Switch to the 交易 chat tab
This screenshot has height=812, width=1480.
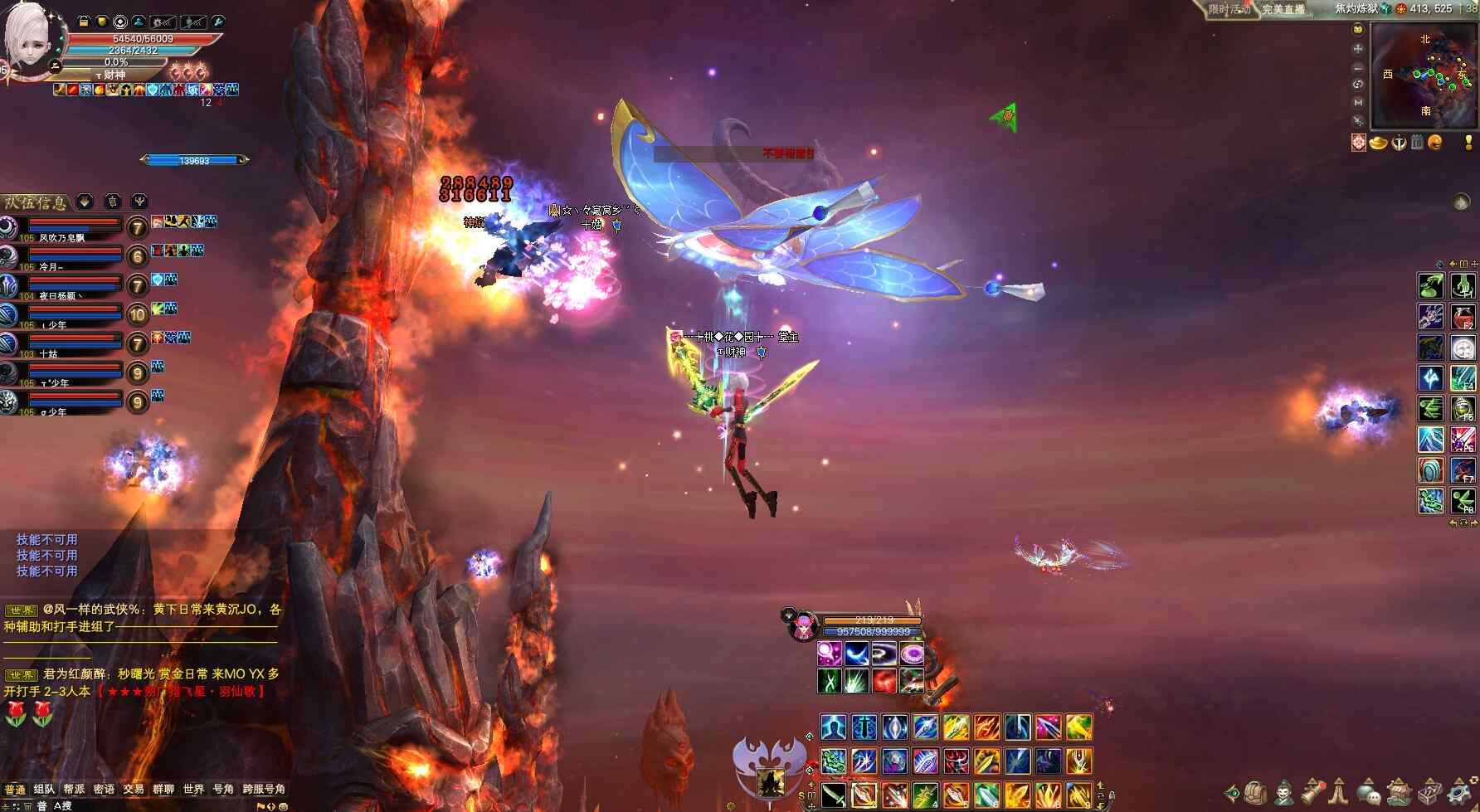134,789
